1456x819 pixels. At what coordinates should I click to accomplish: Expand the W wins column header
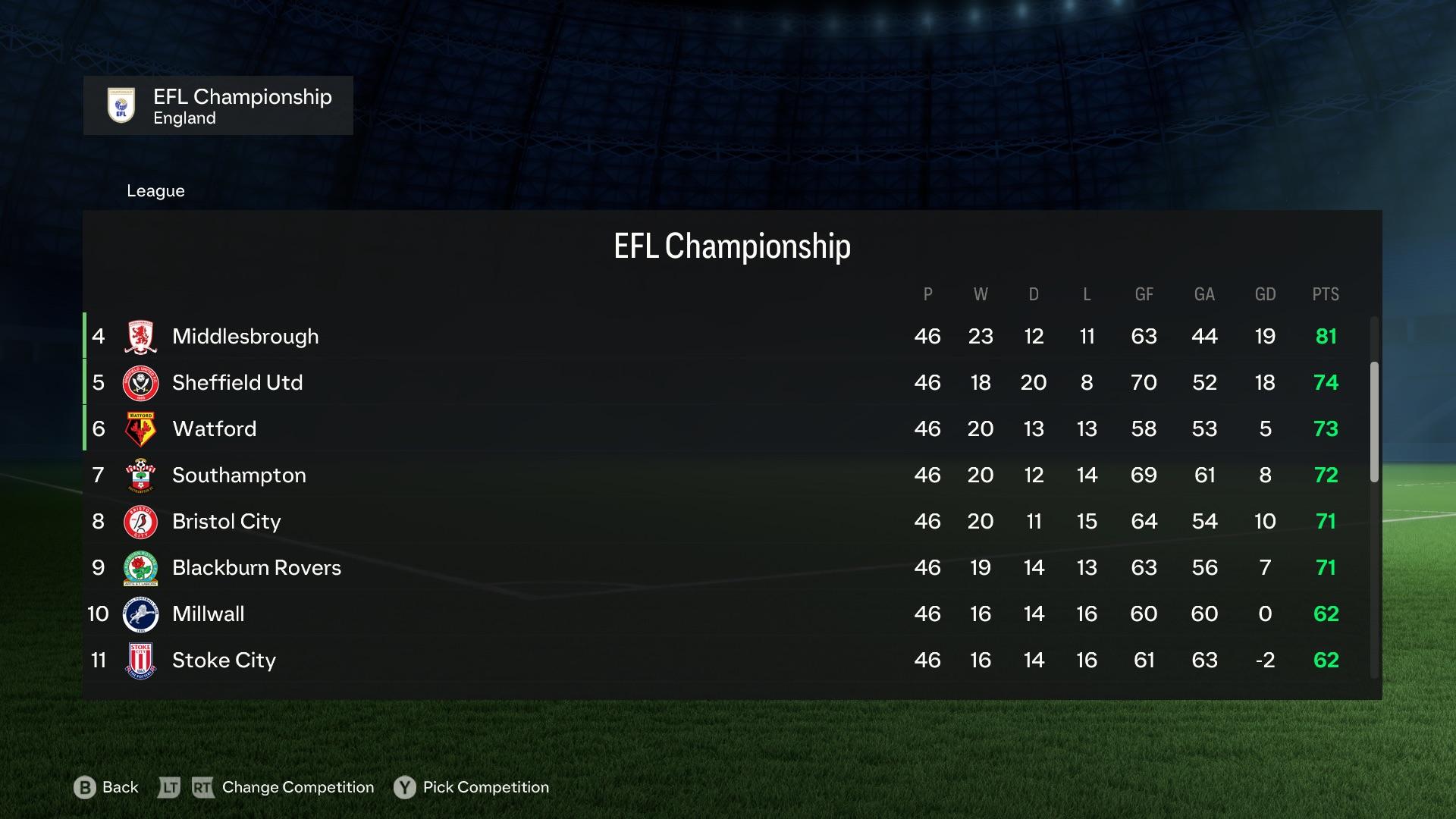(x=981, y=294)
